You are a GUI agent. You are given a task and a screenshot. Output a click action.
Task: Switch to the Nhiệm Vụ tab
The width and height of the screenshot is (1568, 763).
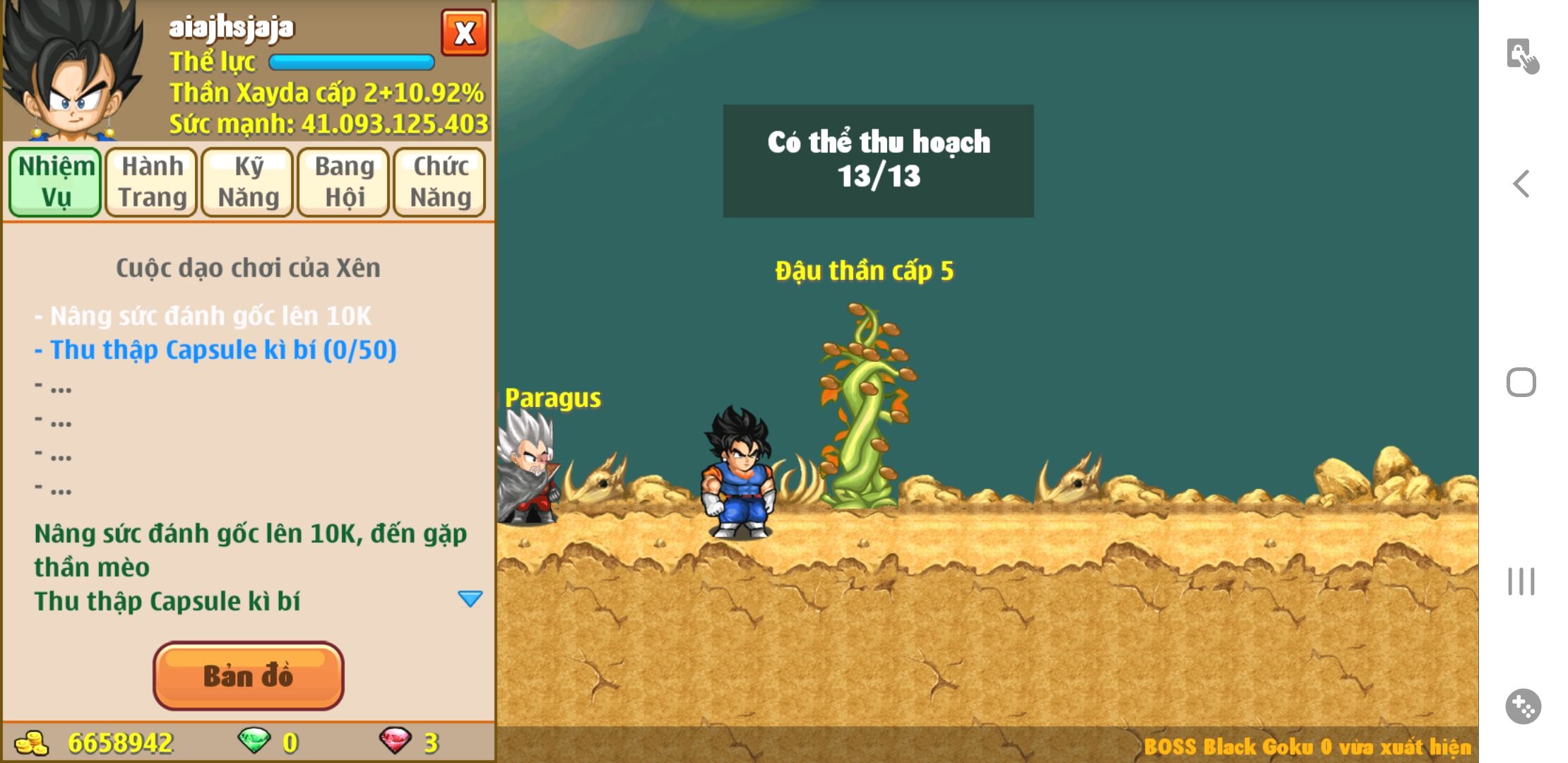point(55,182)
